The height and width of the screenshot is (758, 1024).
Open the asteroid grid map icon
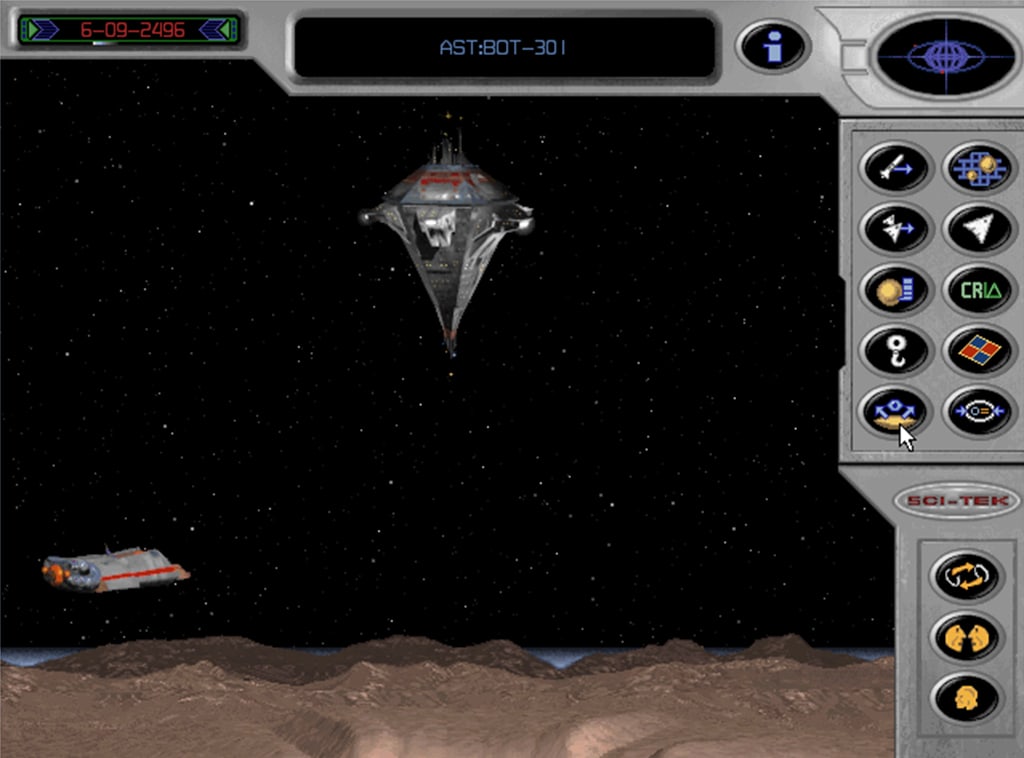(979, 169)
